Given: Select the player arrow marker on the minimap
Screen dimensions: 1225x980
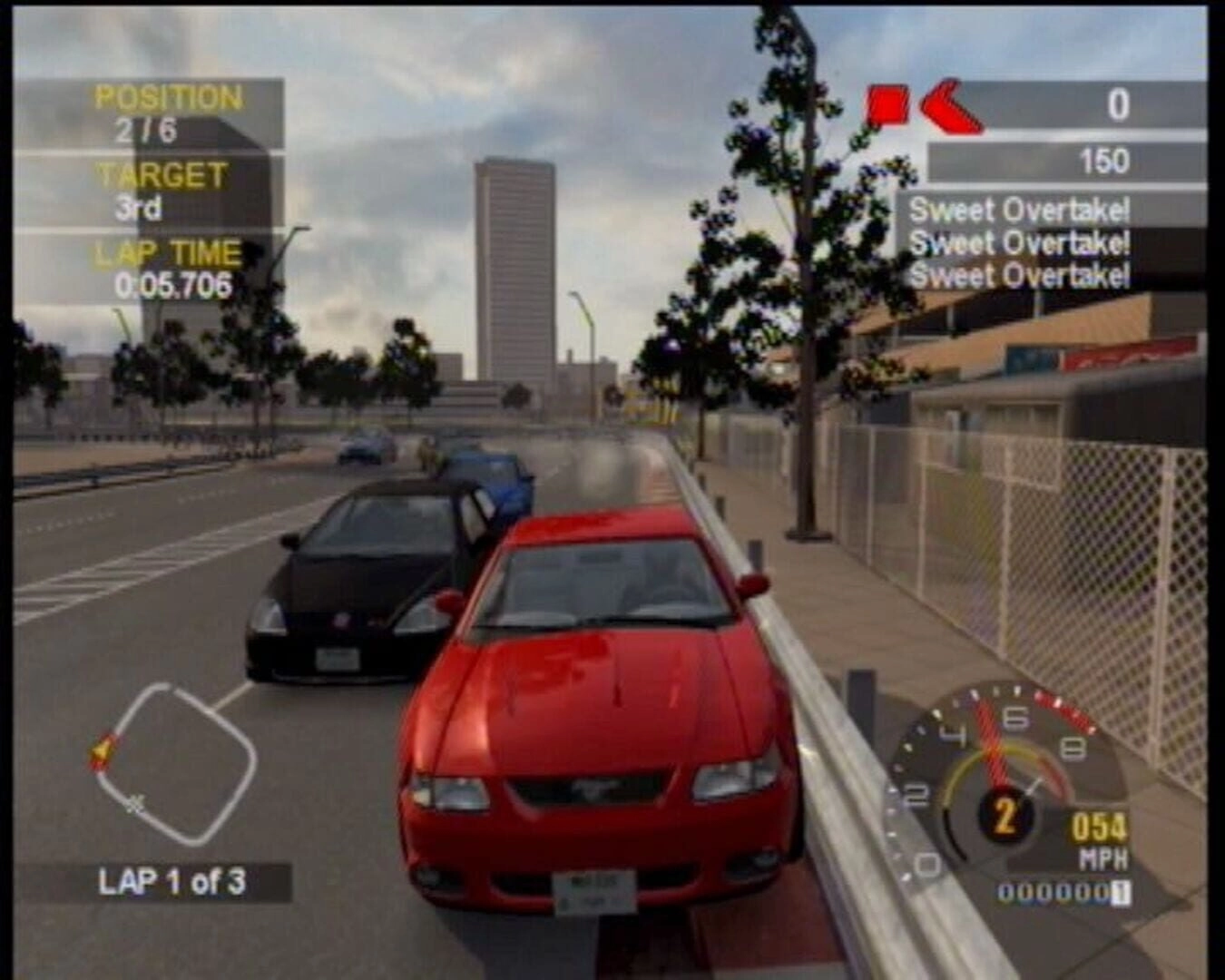Looking at the screenshot, I should click(103, 751).
